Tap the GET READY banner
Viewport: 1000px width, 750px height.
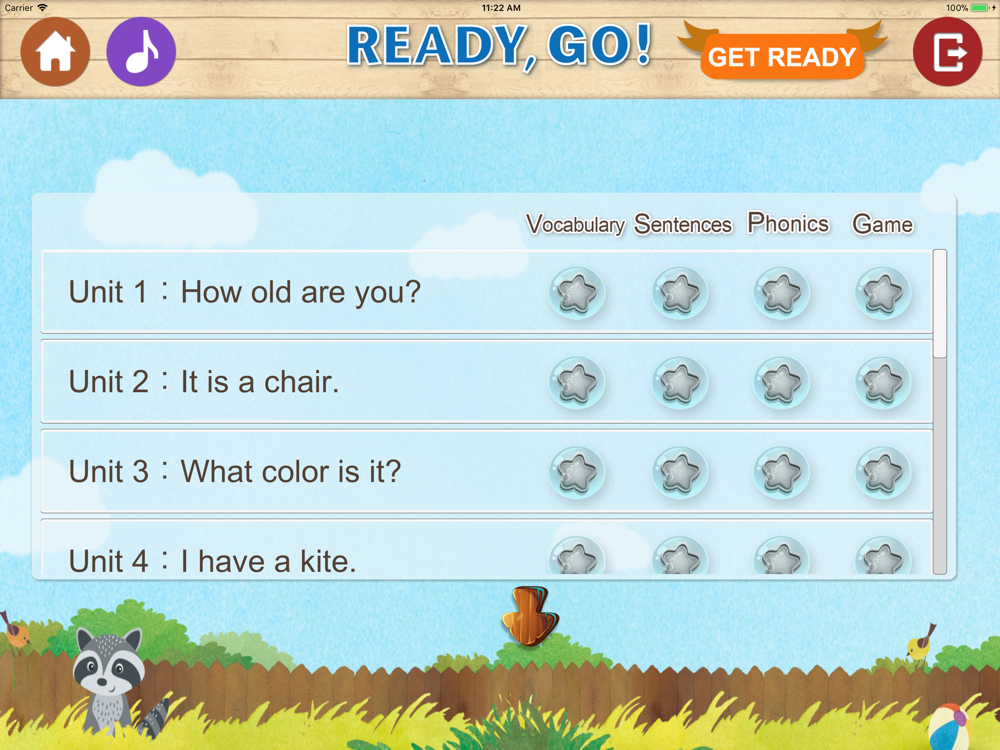coord(782,57)
